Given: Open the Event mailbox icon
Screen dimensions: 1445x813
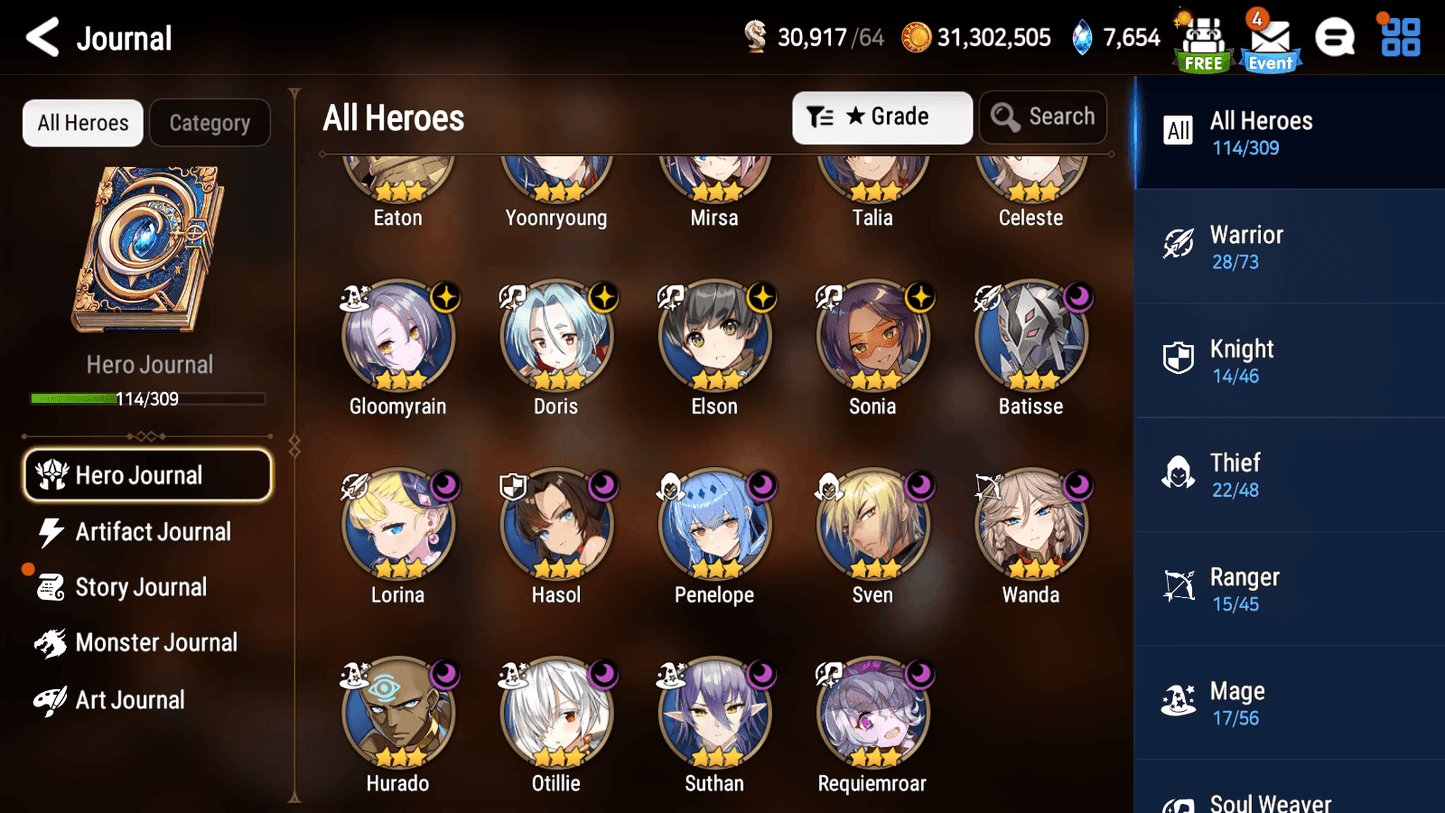Looking at the screenshot, I should 1269,42.
